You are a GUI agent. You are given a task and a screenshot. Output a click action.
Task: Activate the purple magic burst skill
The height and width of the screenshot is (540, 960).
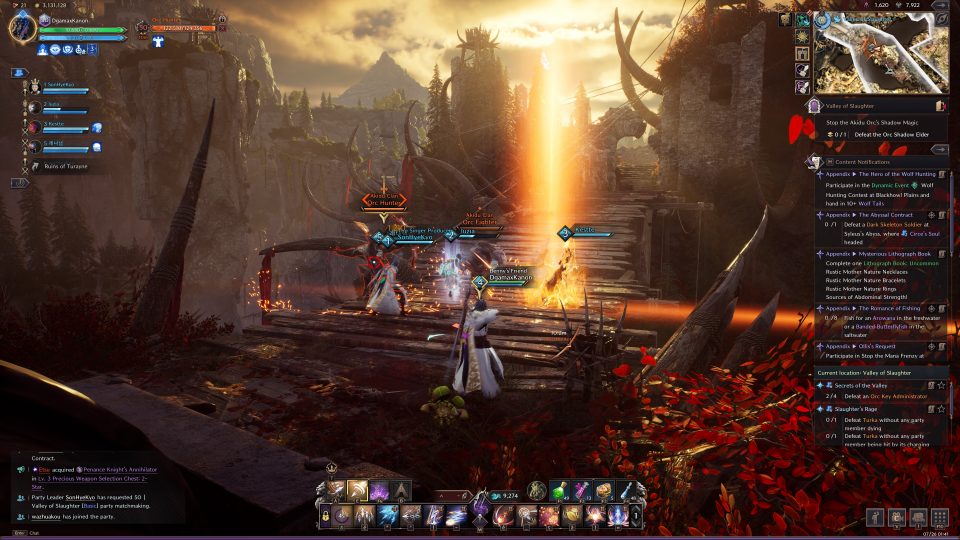[x=379, y=490]
